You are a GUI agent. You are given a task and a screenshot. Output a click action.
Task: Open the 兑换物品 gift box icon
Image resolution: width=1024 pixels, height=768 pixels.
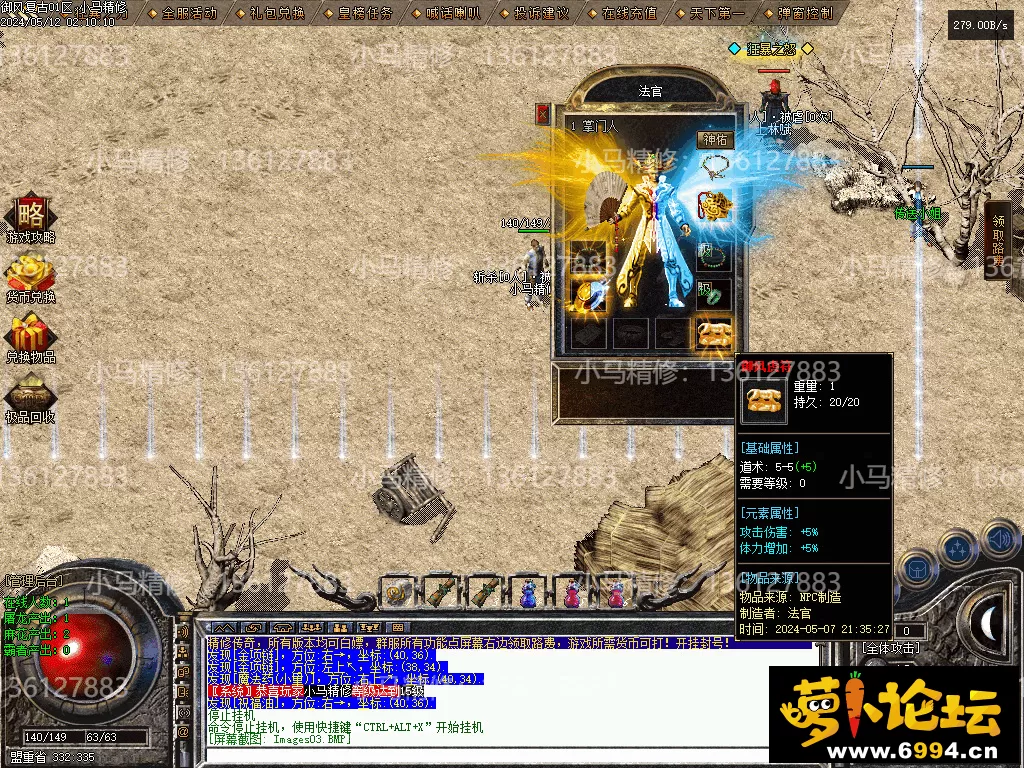(x=30, y=334)
